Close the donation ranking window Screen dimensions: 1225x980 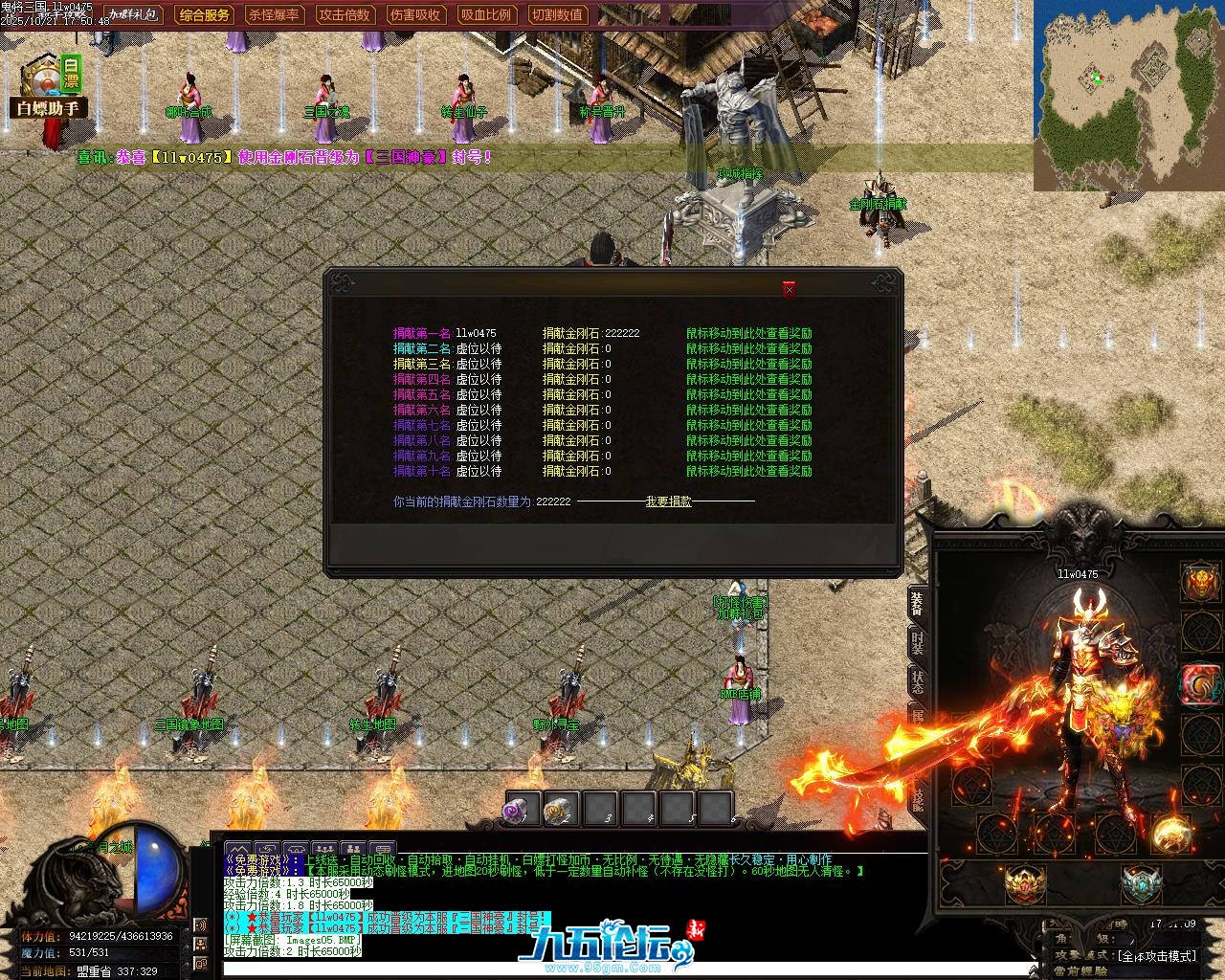point(789,289)
